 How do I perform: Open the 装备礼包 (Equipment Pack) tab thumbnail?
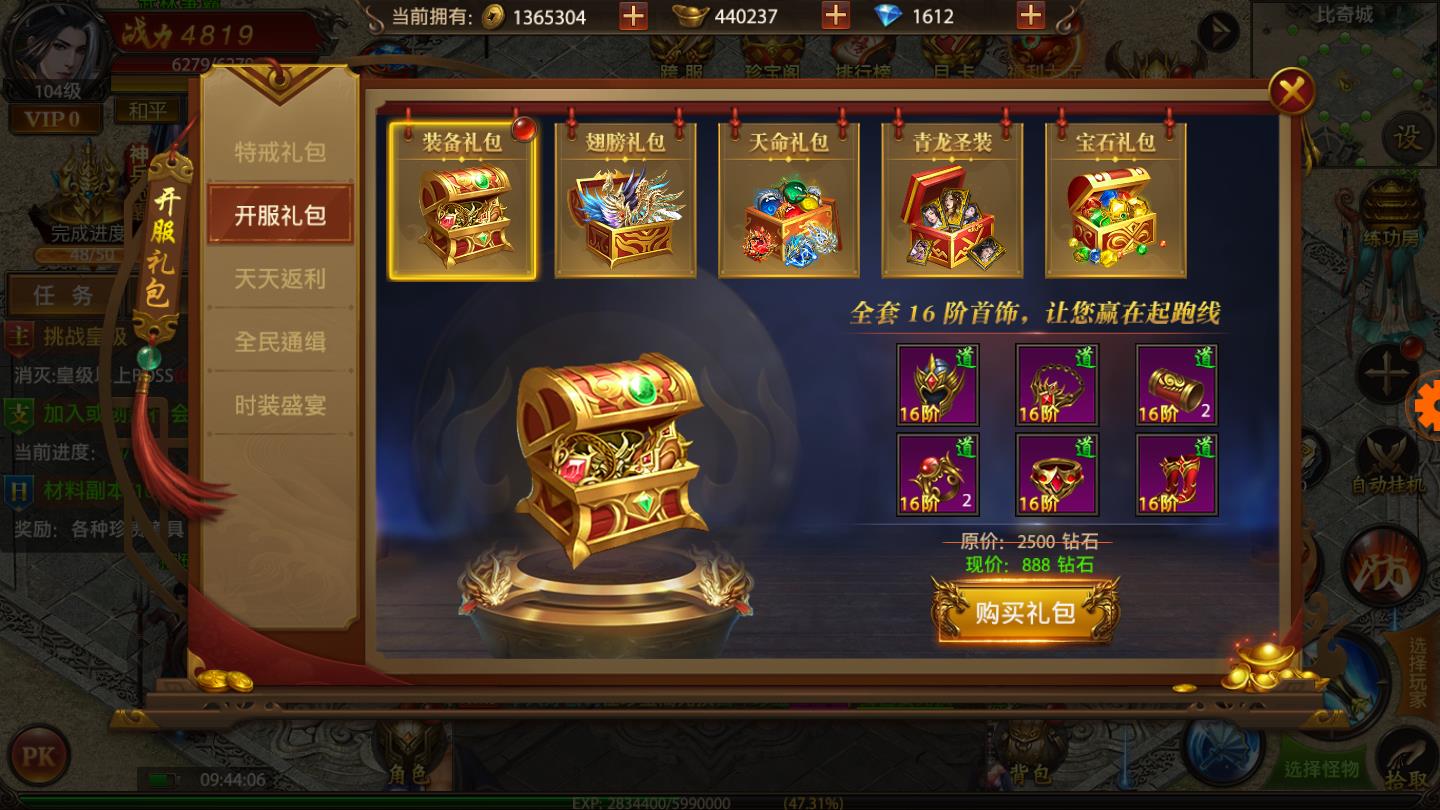[x=463, y=200]
